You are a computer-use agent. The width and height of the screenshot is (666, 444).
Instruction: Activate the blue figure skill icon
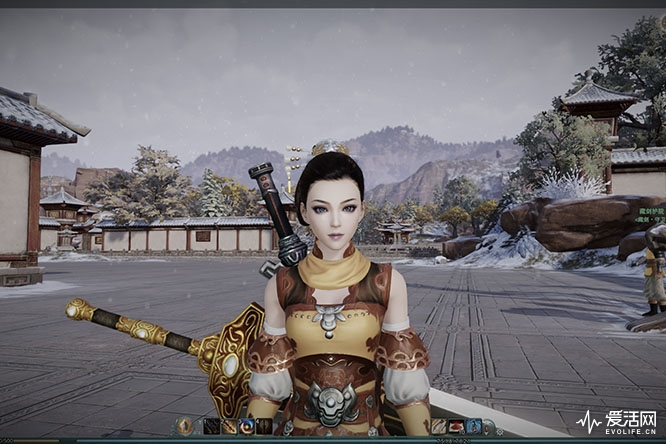(x=473, y=426)
